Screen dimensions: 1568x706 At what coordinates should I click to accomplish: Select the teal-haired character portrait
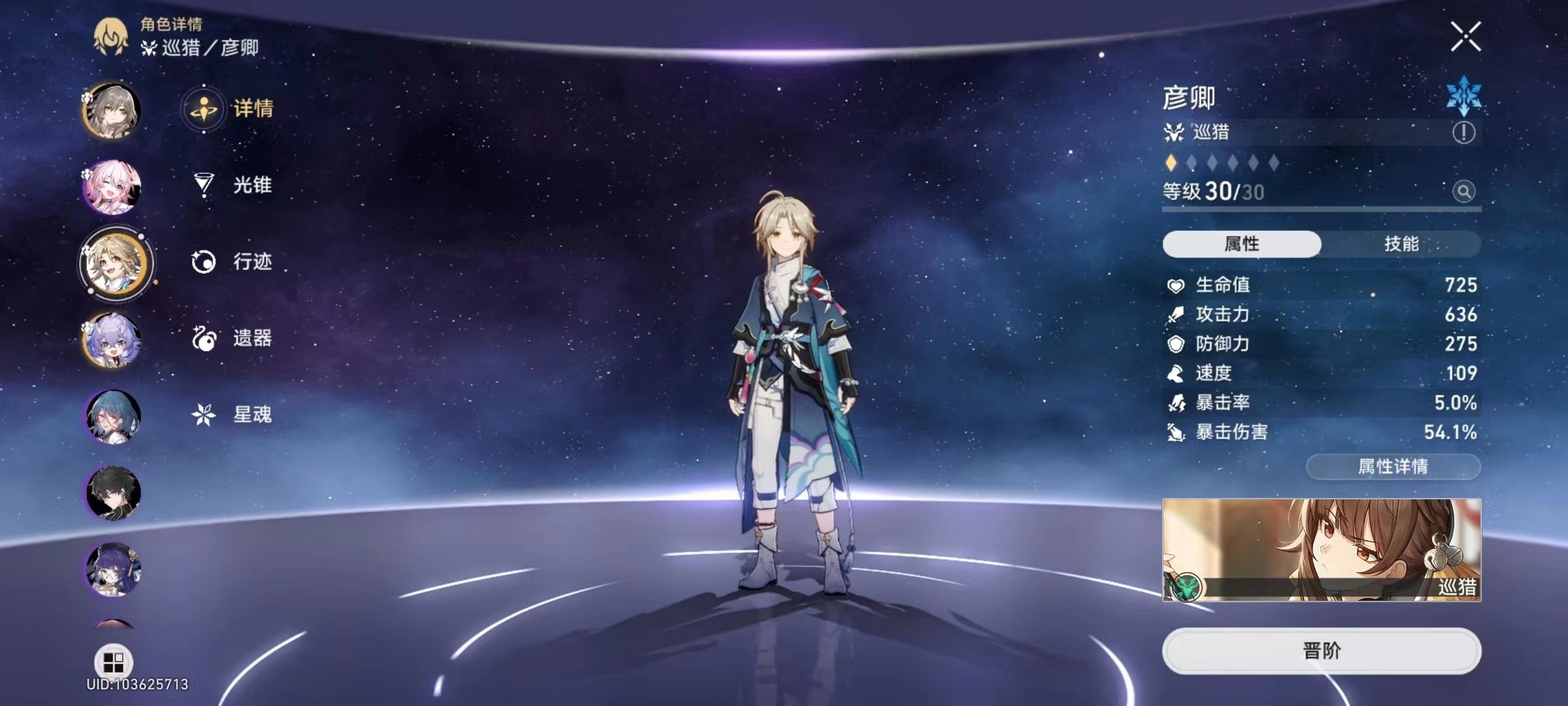pyautogui.click(x=112, y=417)
